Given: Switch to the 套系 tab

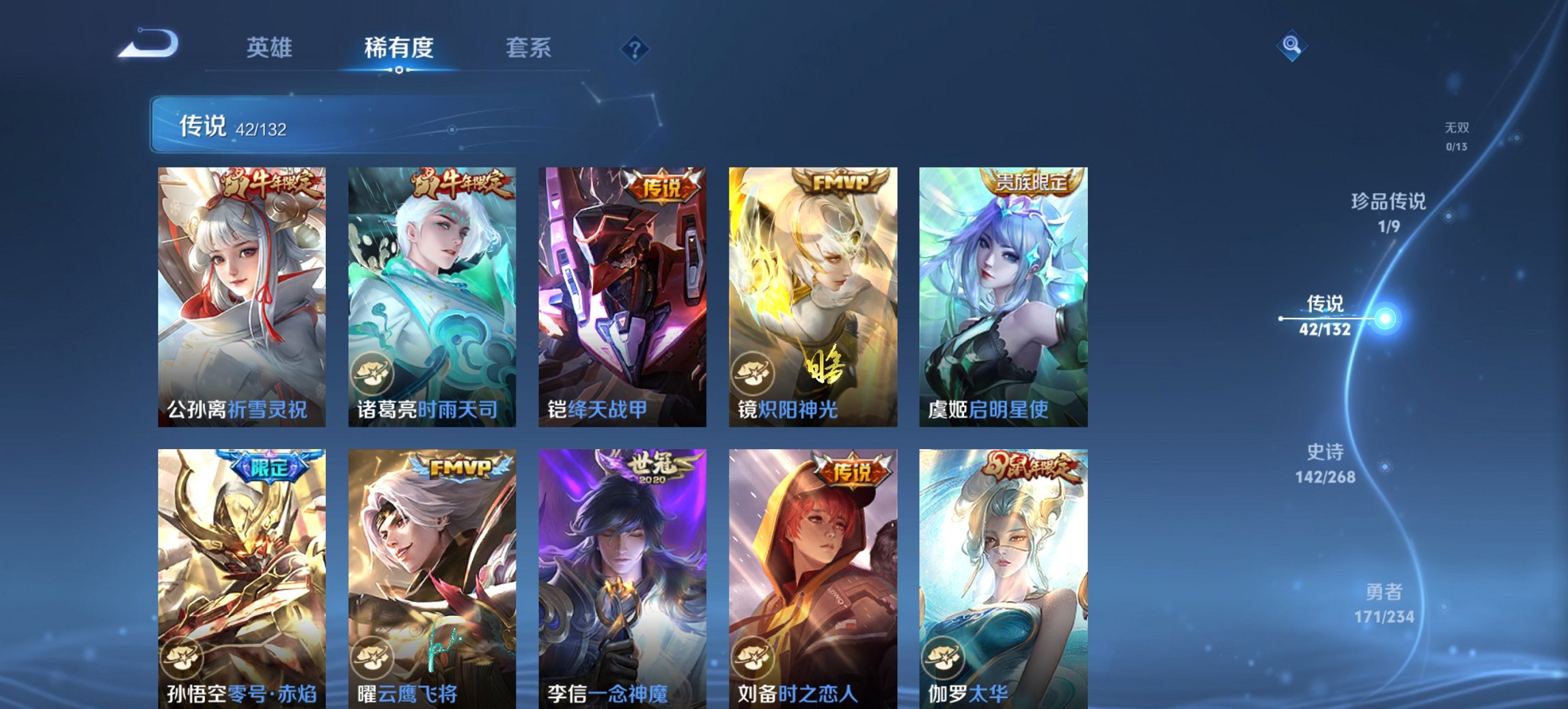Looking at the screenshot, I should (528, 48).
